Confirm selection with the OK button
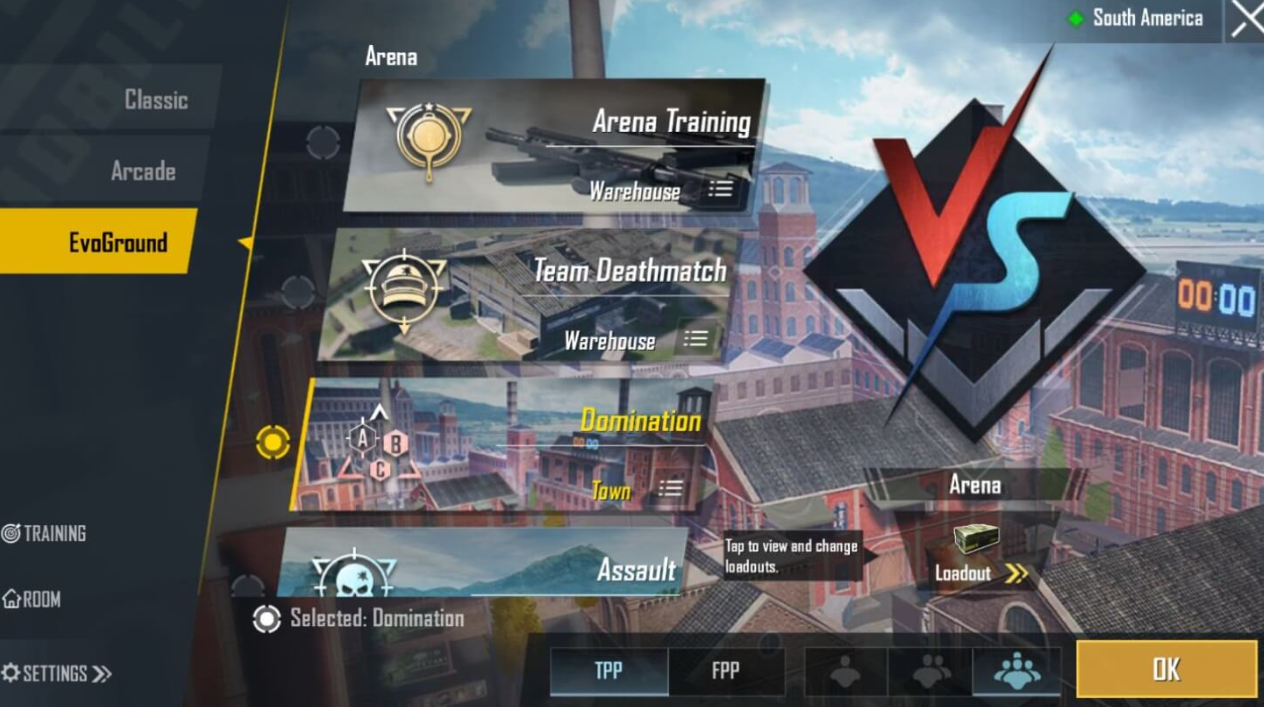Screen dimensions: 1264x707 pos(1166,669)
